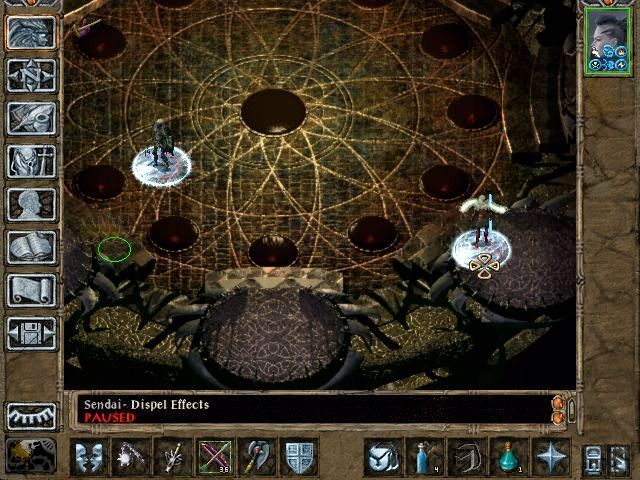Activate the shield guard action
The image size is (640, 480).
pyautogui.click(x=299, y=457)
